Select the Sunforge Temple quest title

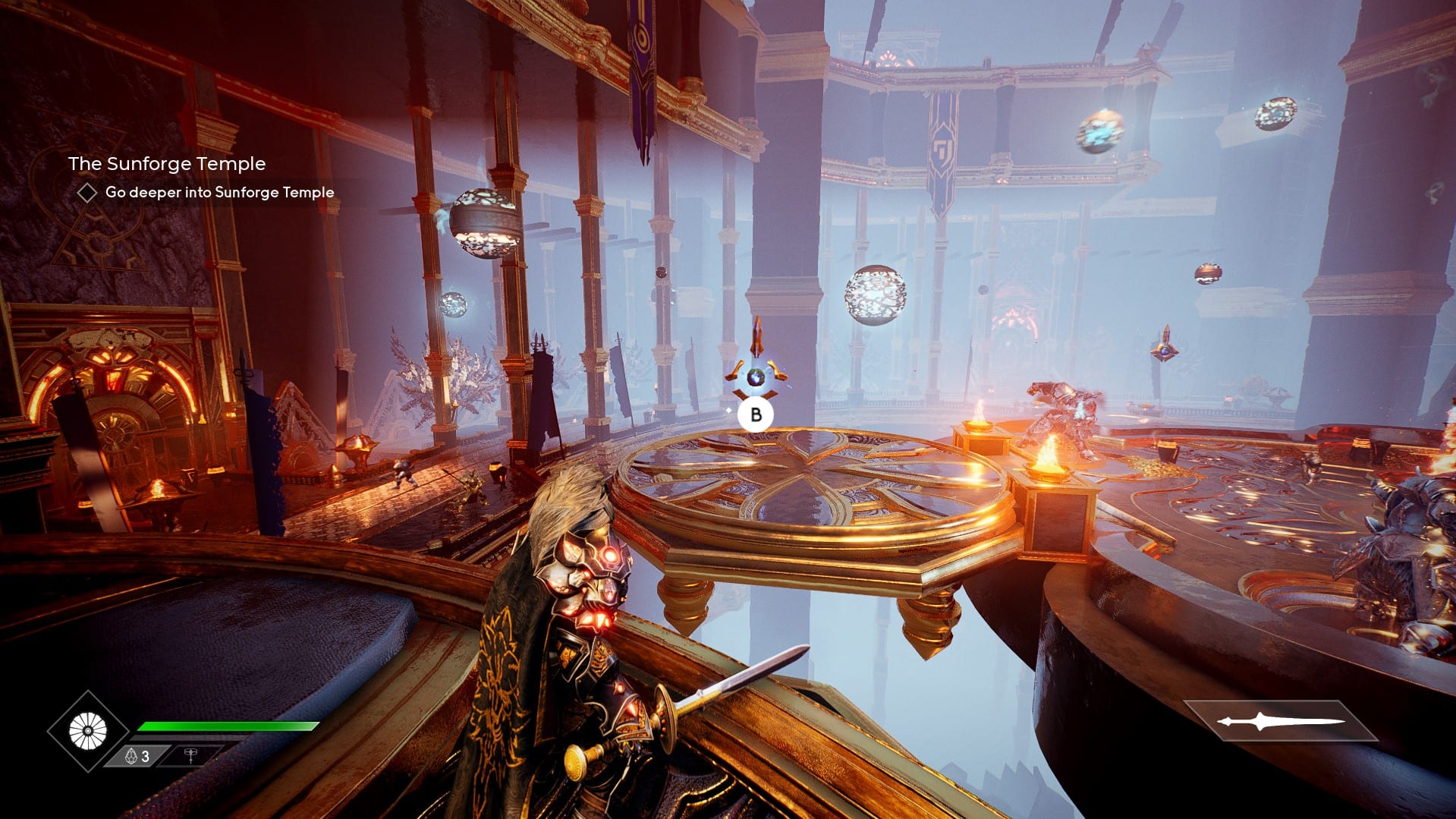point(167,164)
